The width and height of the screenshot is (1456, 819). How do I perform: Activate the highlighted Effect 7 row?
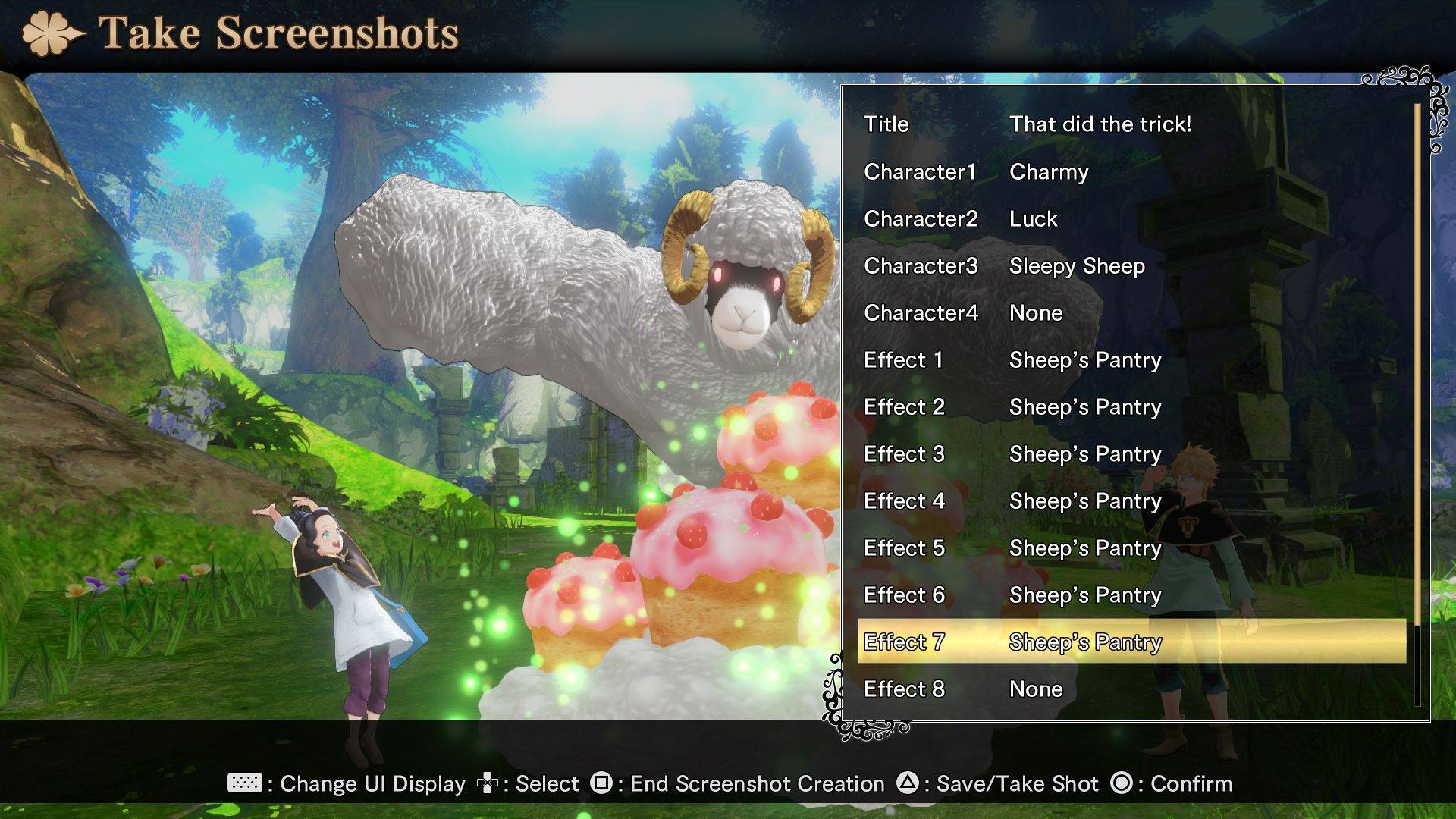click(x=1130, y=642)
